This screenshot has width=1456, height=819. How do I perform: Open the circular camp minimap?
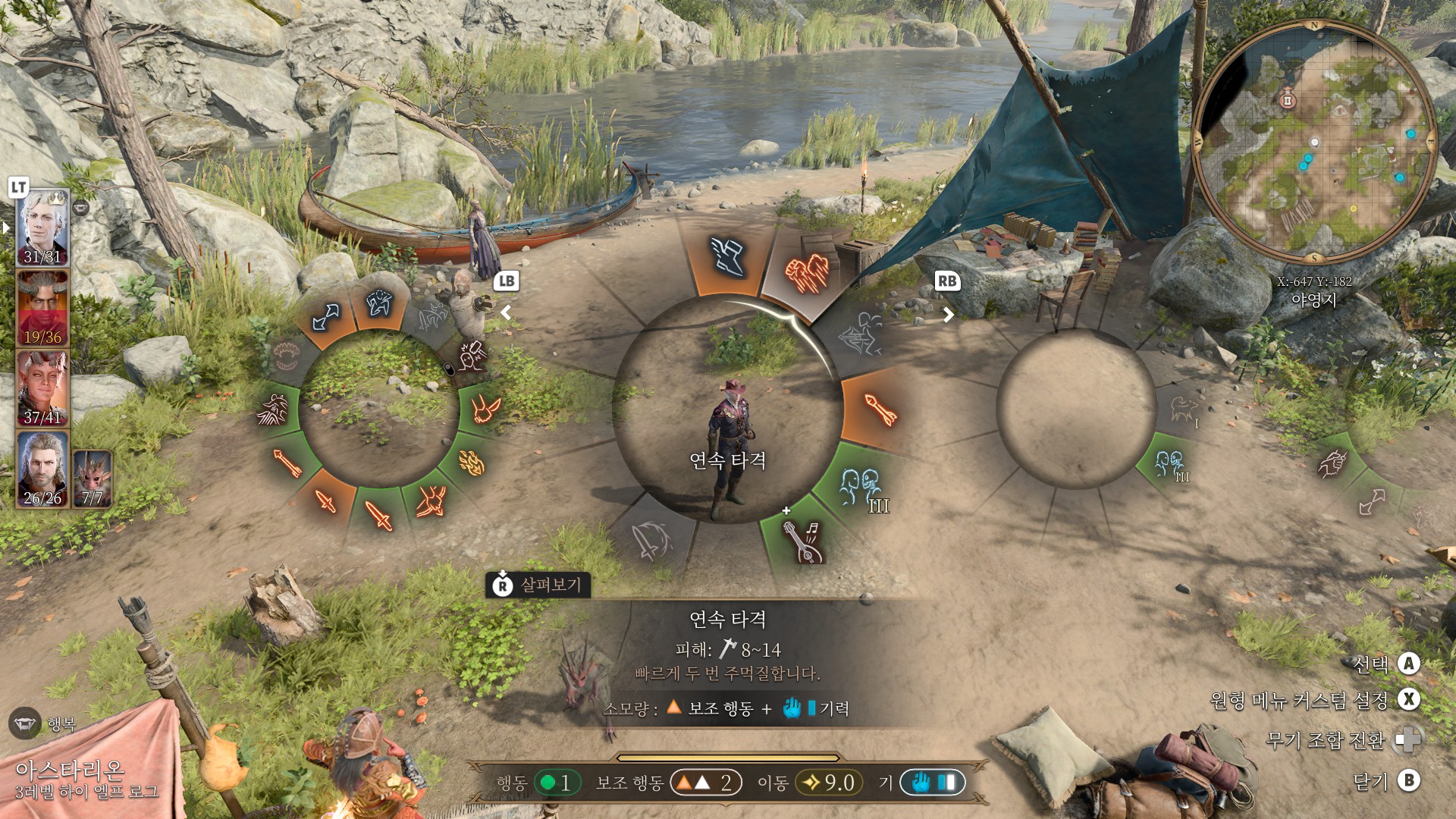[x=1313, y=142]
